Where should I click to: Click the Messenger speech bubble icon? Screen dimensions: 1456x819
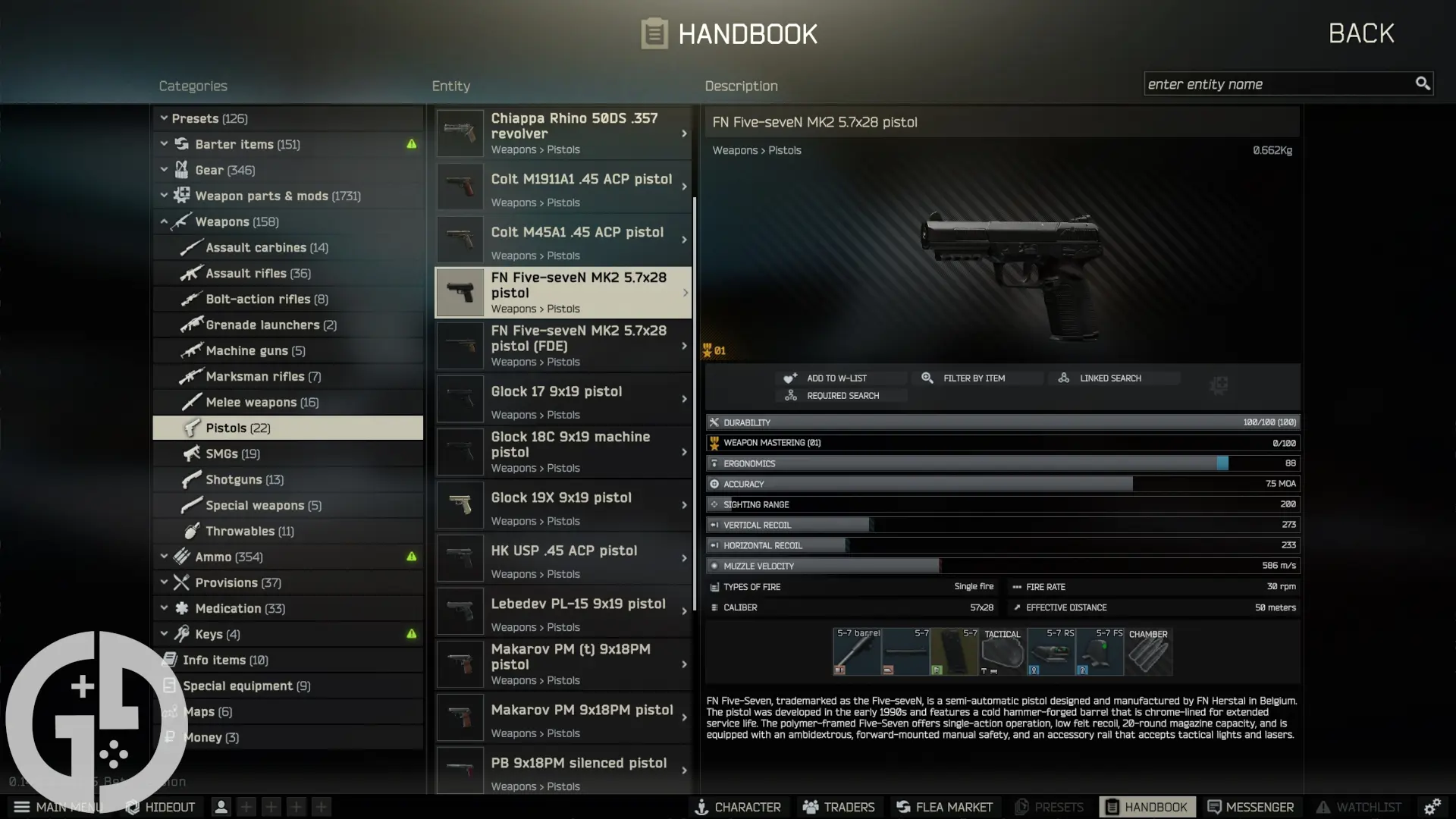[1215, 807]
